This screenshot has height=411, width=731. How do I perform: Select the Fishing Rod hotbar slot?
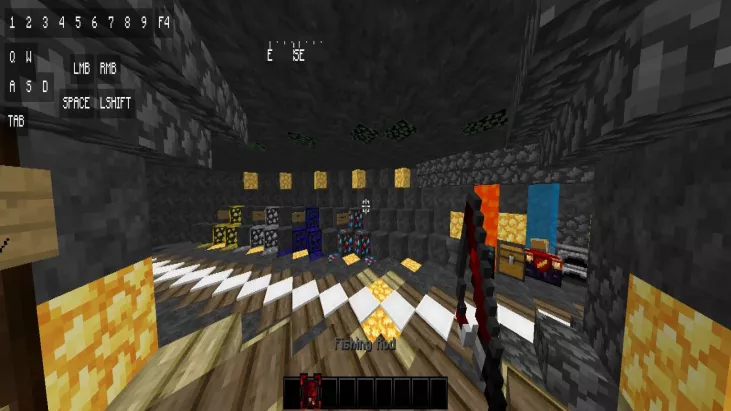[x=310, y=390]
